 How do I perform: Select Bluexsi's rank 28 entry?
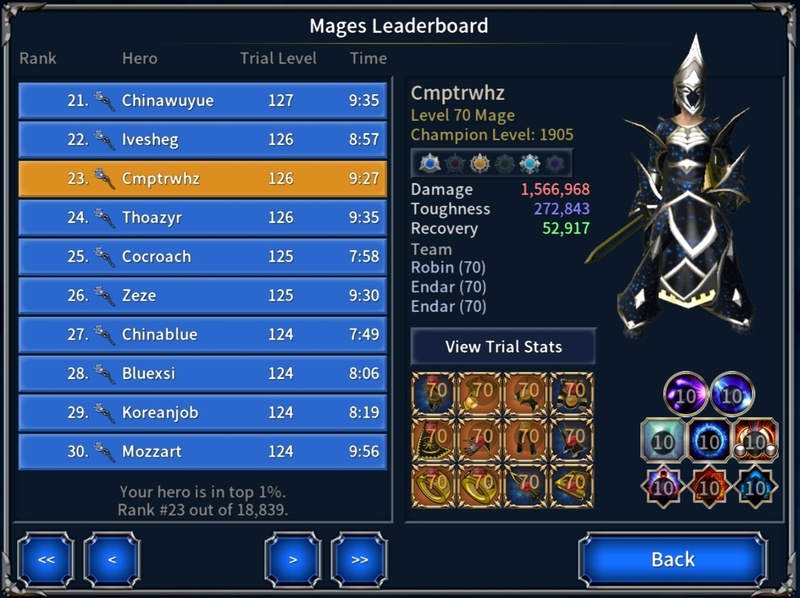click(202, 374)
